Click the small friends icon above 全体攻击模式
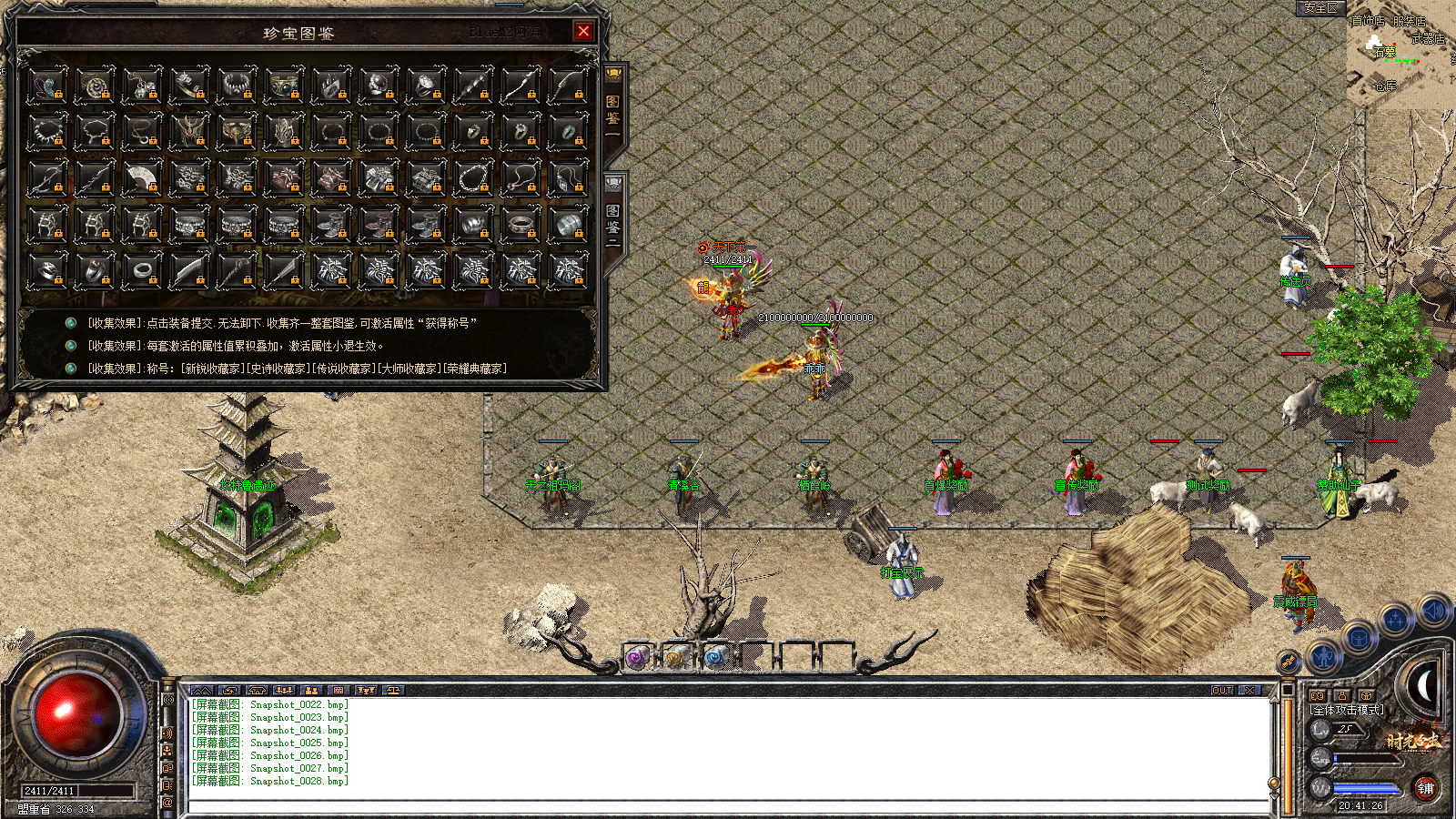The width and height of the screenshot is (1456, 819). point(1319,695)
